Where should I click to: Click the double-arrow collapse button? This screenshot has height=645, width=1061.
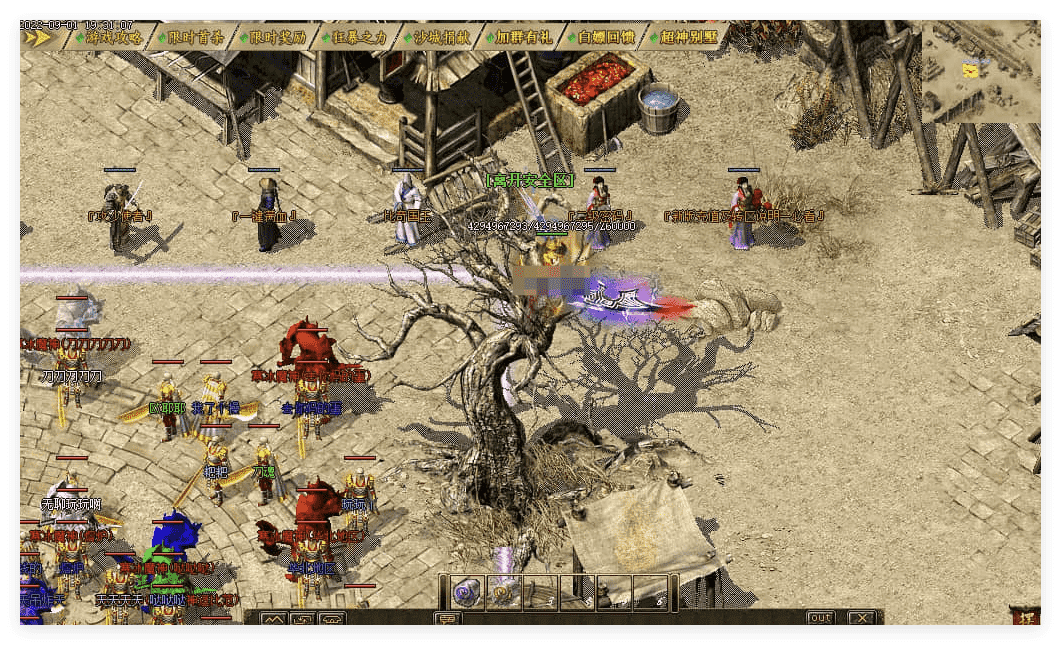(37, 38)
